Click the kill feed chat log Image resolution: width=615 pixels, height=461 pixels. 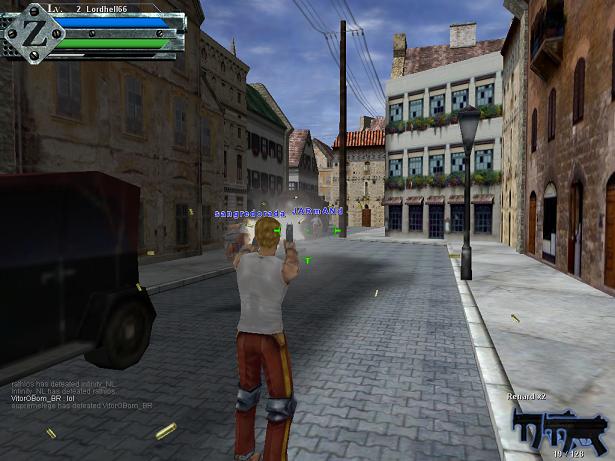[82, 394]
